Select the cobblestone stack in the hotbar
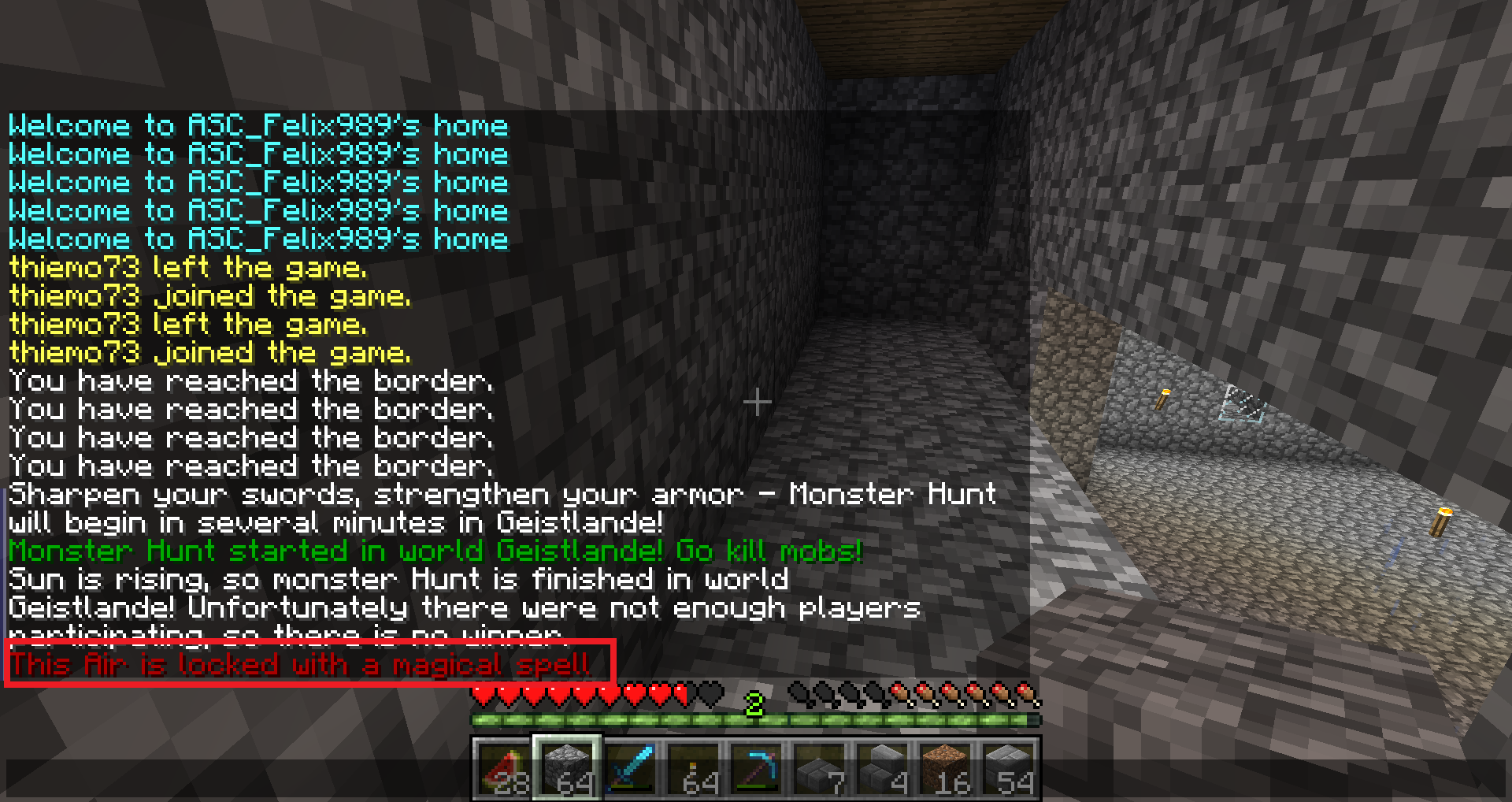1512x802 pixels. [x=567, y=768]
